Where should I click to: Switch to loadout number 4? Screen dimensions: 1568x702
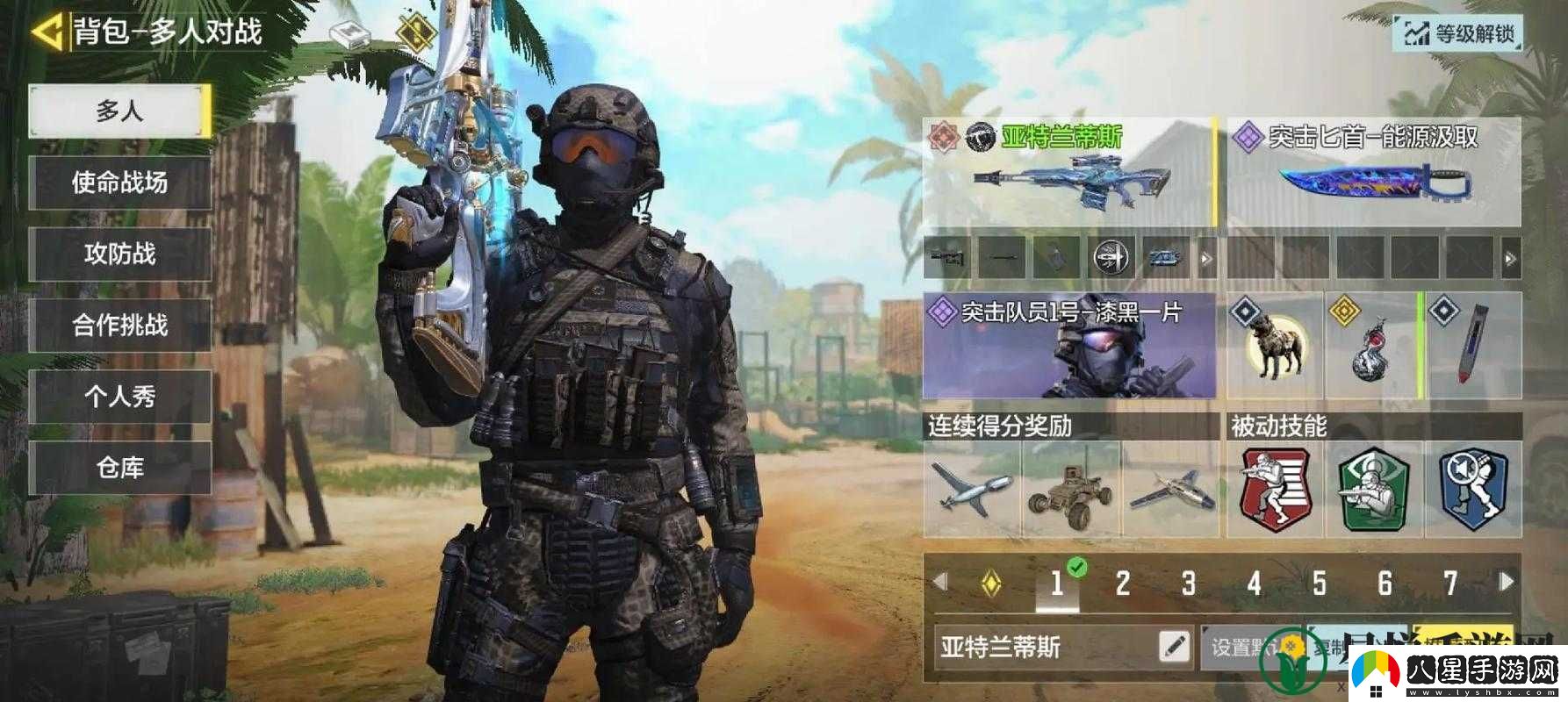tap(1254, 583)
